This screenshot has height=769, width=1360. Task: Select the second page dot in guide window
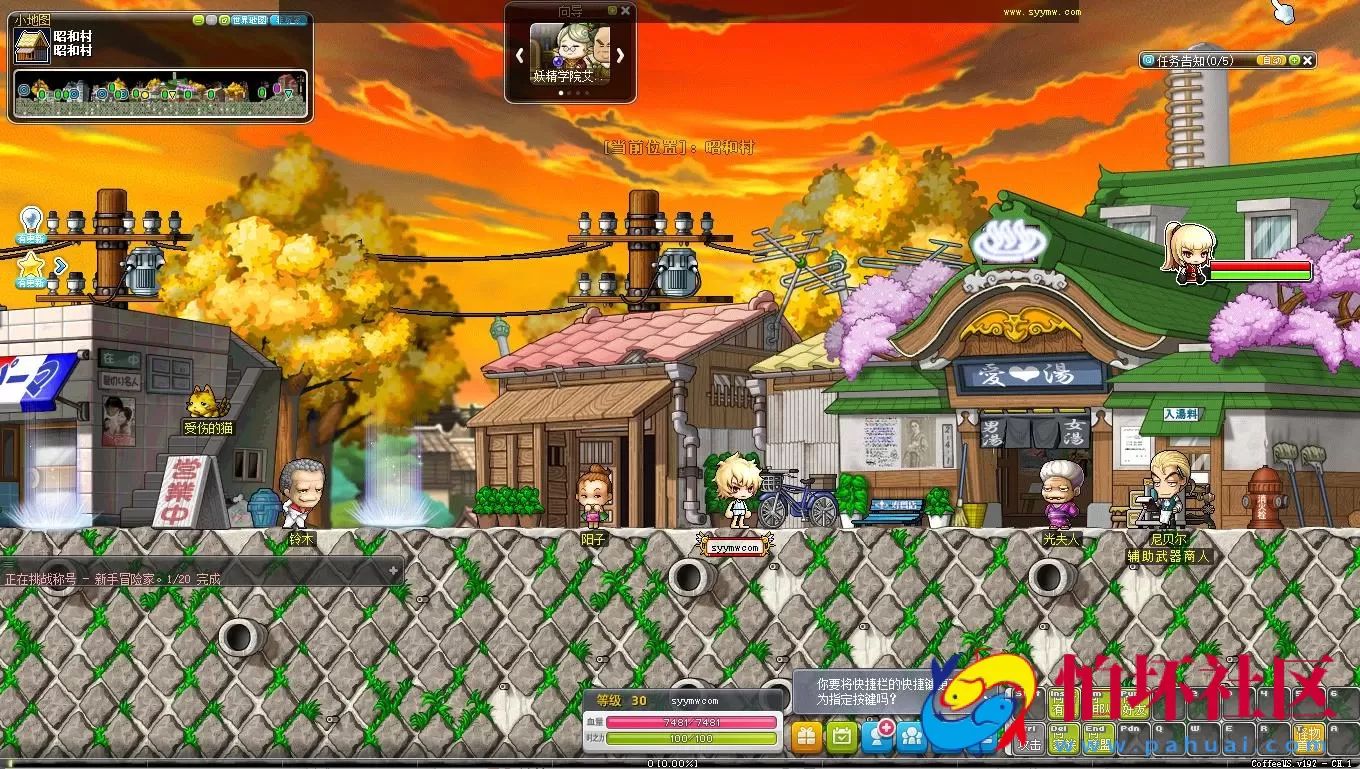coord(569,93)
